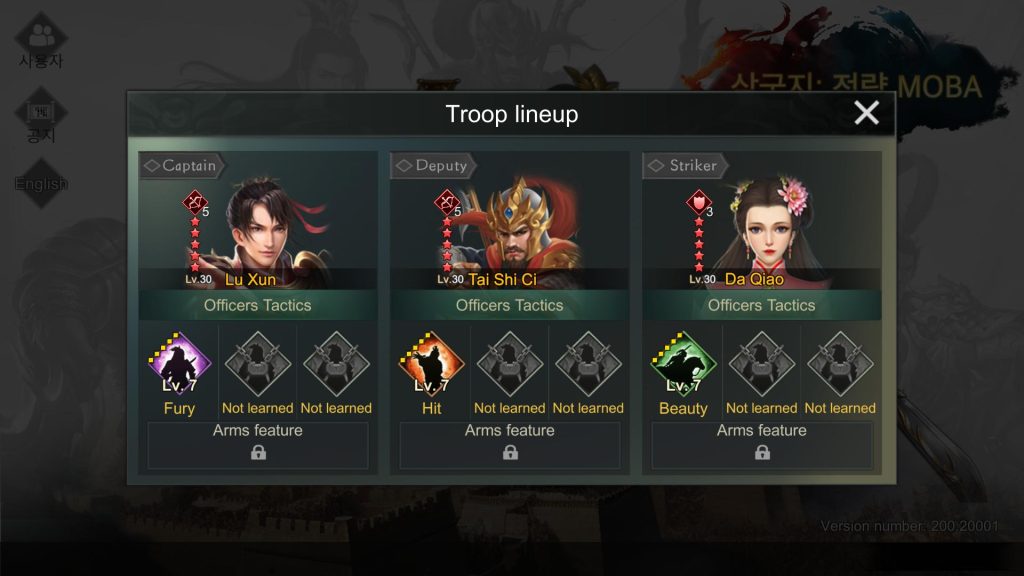Open the 사용자 user icon

(41, 40)
